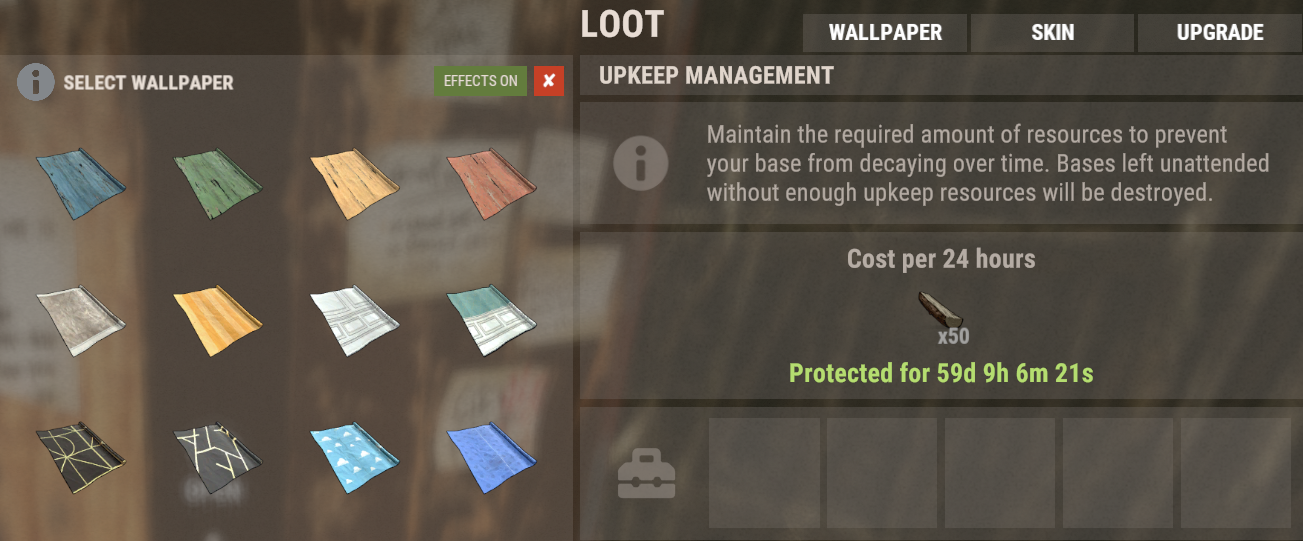Click the wood upkeep cost icon
1303x541 pixels.
[940, 310]
